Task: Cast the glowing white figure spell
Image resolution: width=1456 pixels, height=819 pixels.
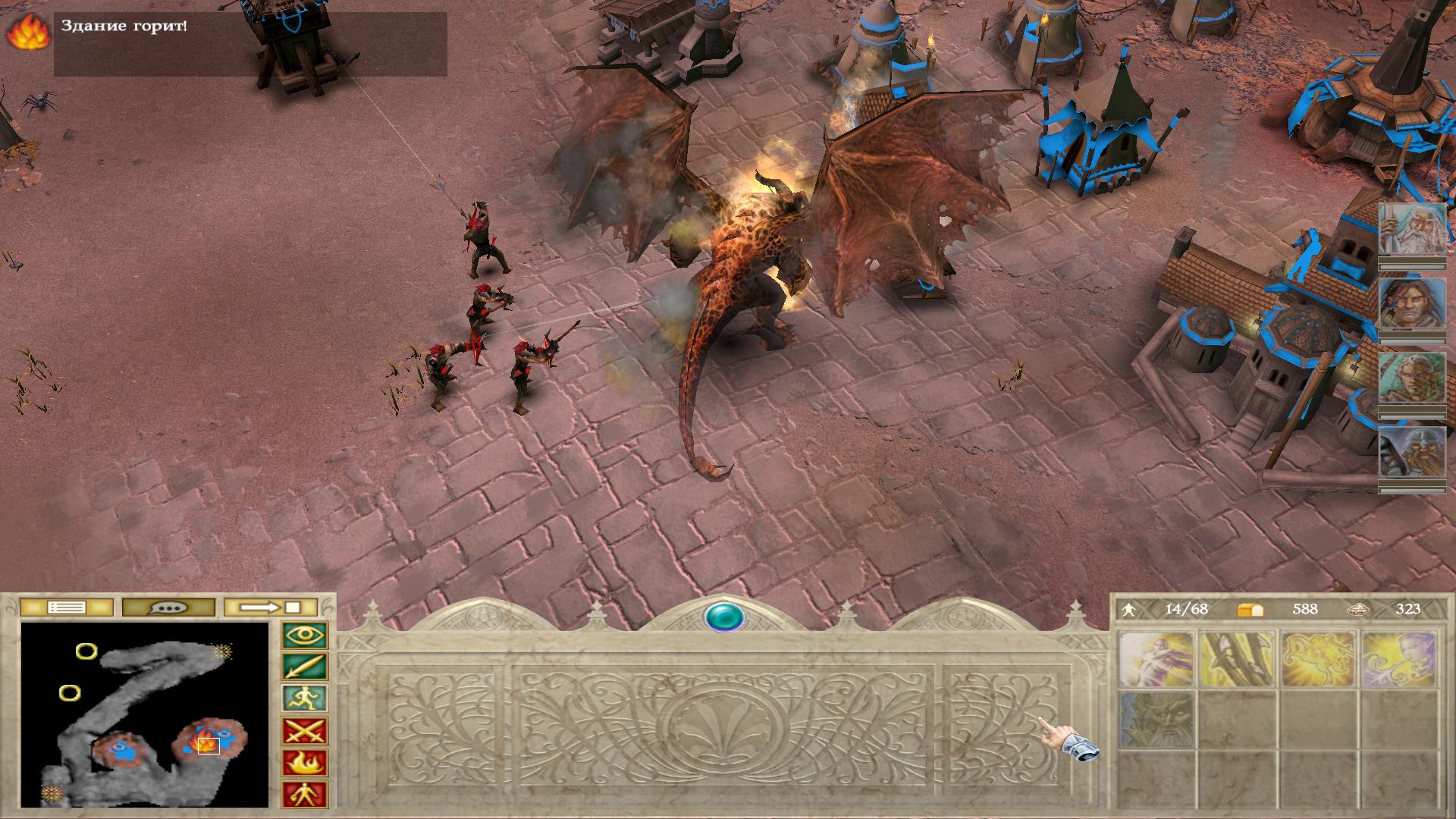Action: click(1156, 658)
